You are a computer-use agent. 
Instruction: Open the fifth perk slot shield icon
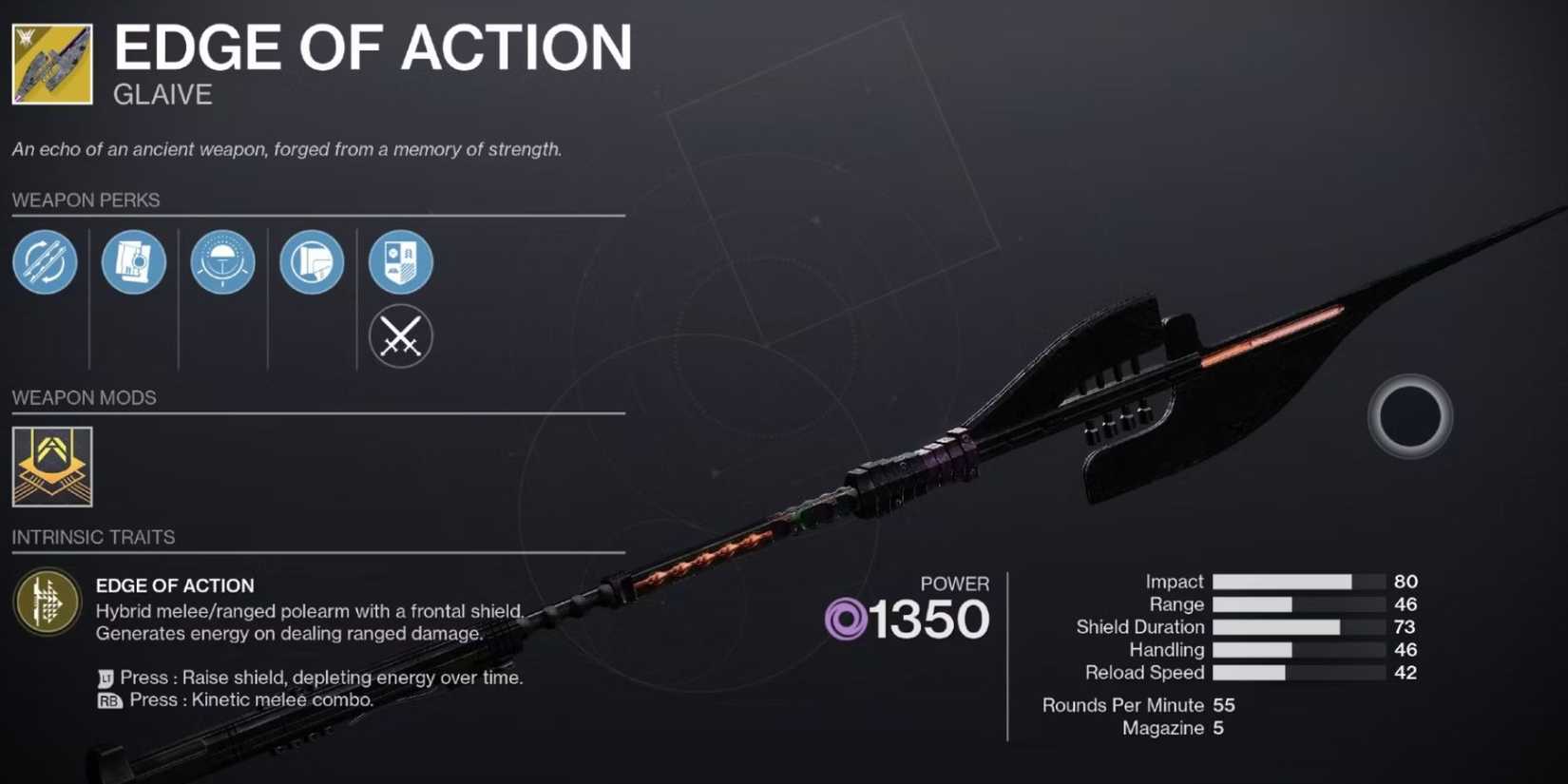click(400, 263)
